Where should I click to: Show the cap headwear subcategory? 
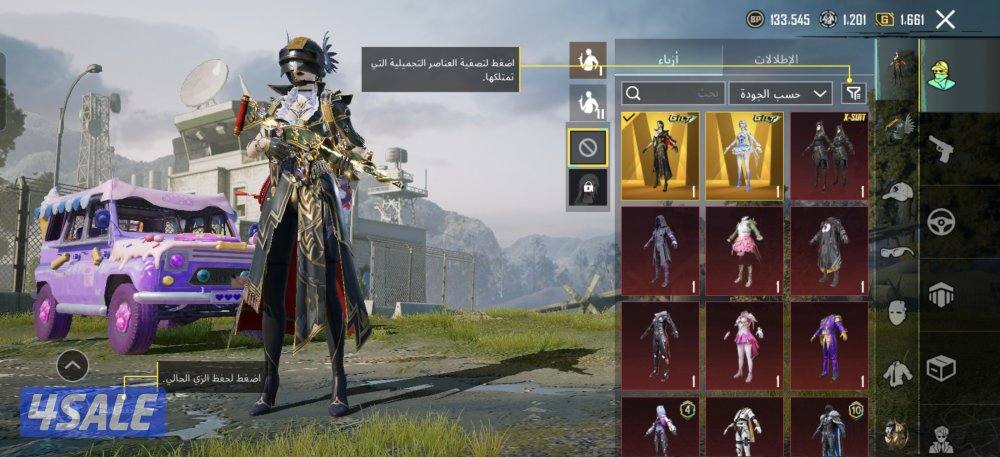coord(898,191)
